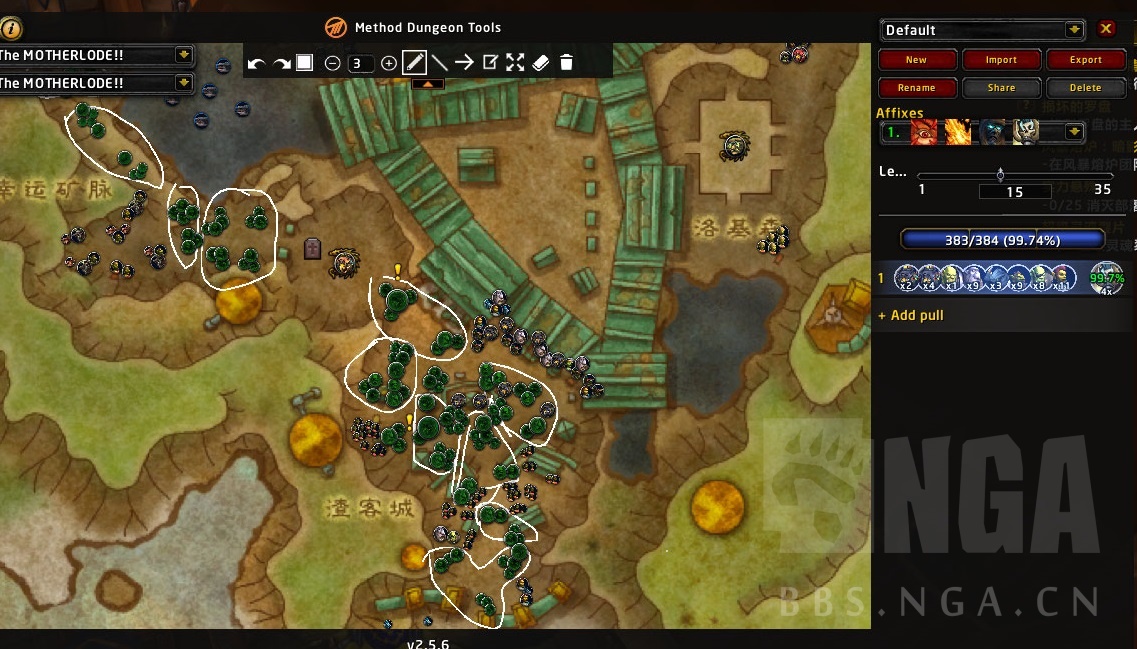Expand the Affixes week dropdown
Image resolution: width=1137 pixels, height=649 pixels.
pyautogui.click(x=1074, y=132)
